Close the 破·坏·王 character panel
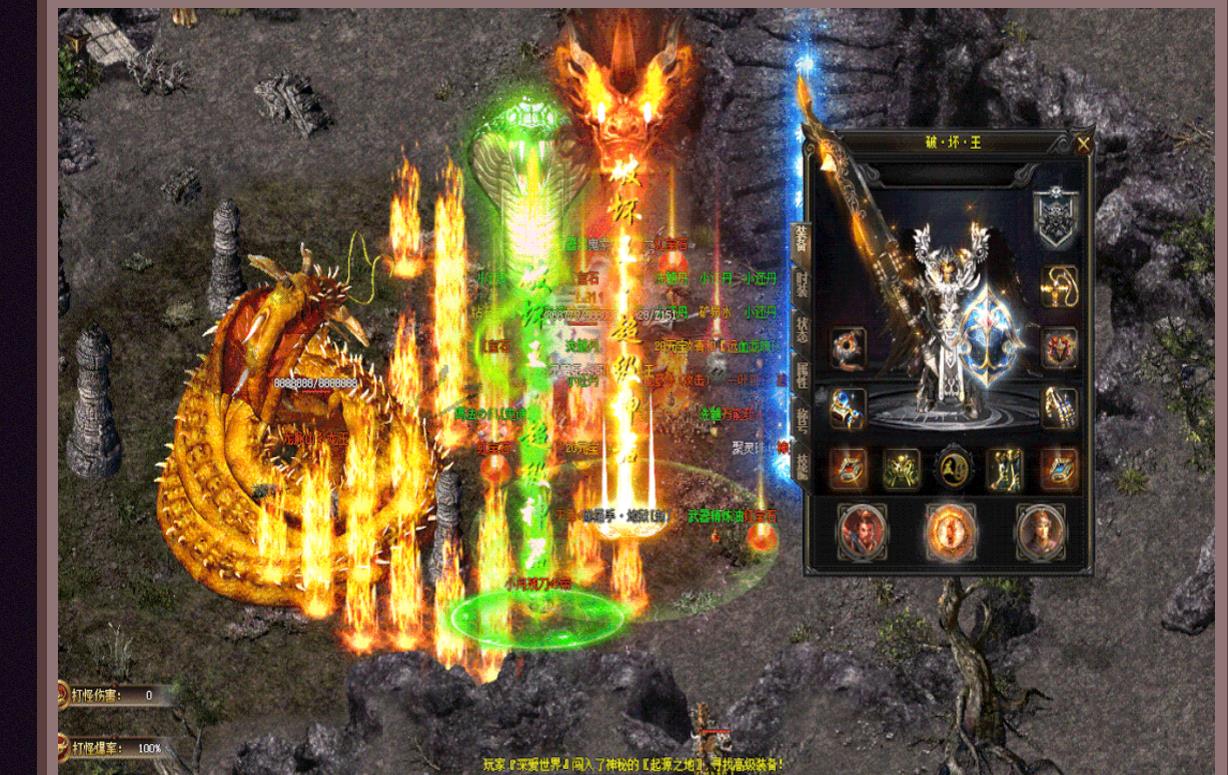The height and width of the screenshot is (775, 1228). 1083,144
